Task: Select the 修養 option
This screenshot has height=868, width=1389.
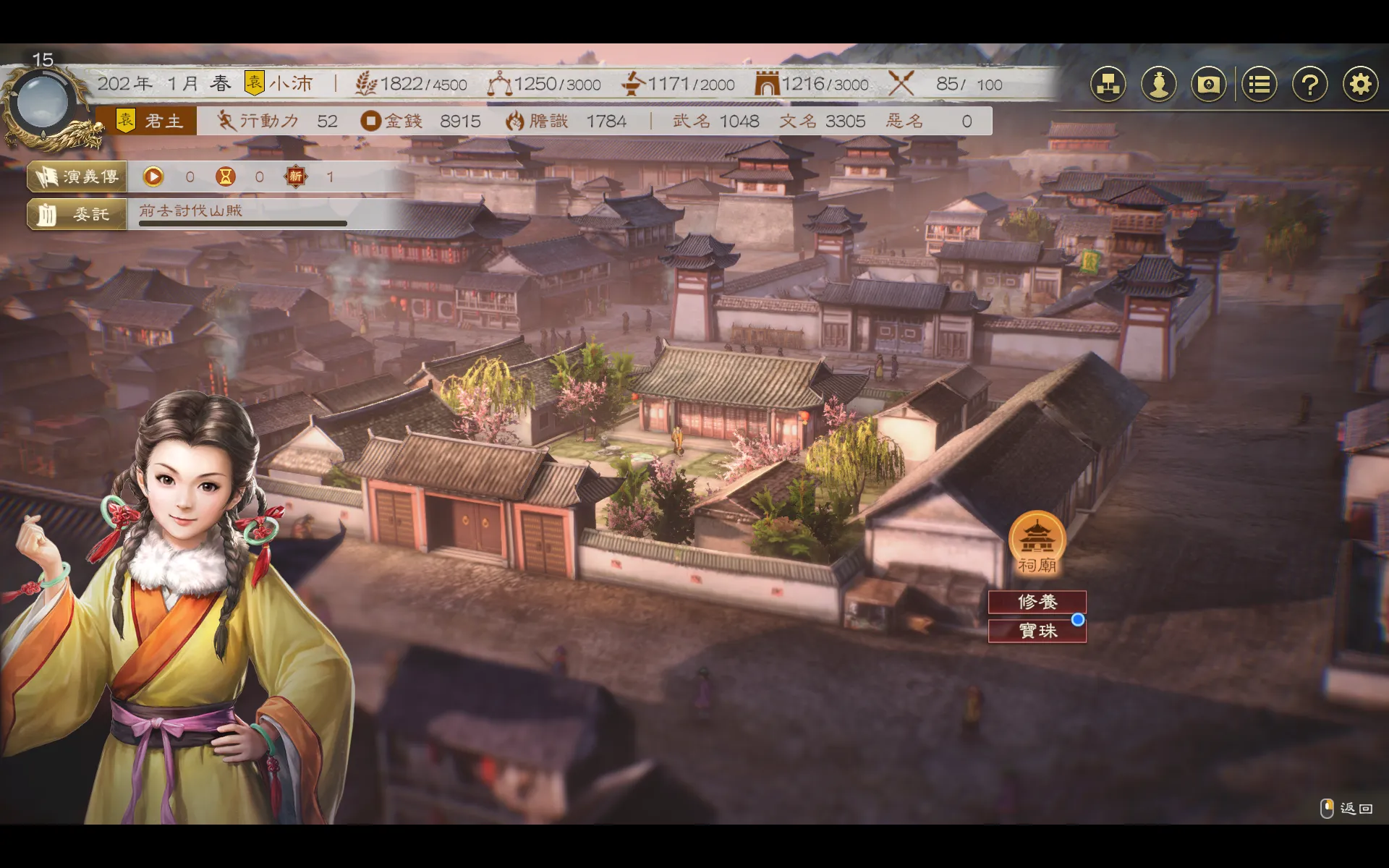Action: [1037, 602]
